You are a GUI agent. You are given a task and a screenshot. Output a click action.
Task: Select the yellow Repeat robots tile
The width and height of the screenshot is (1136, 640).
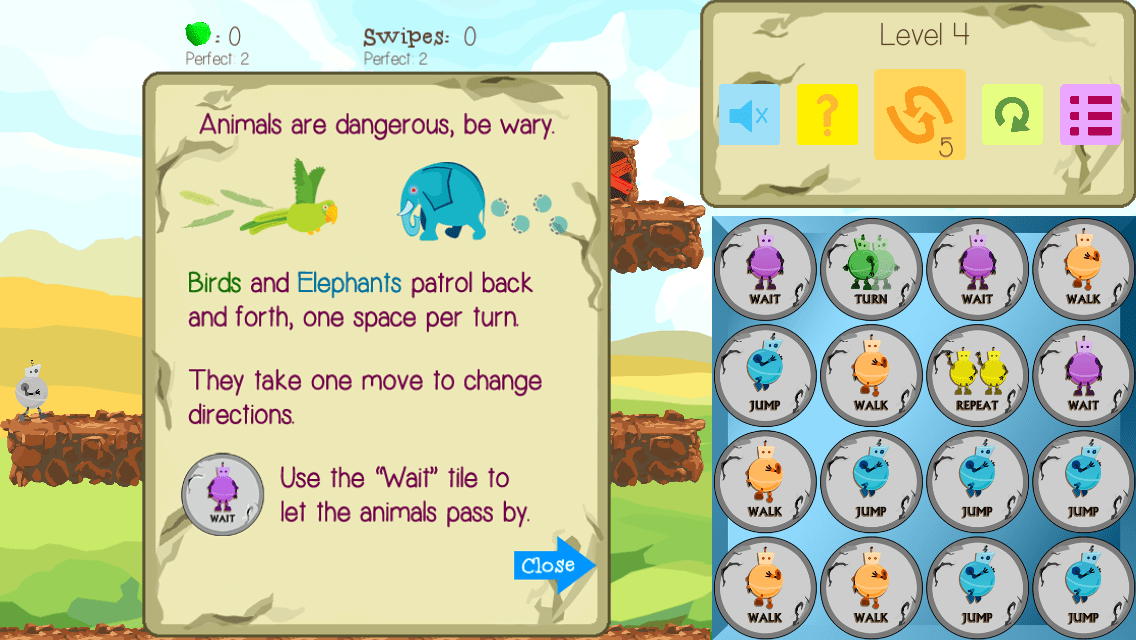(x=977, y=375)
